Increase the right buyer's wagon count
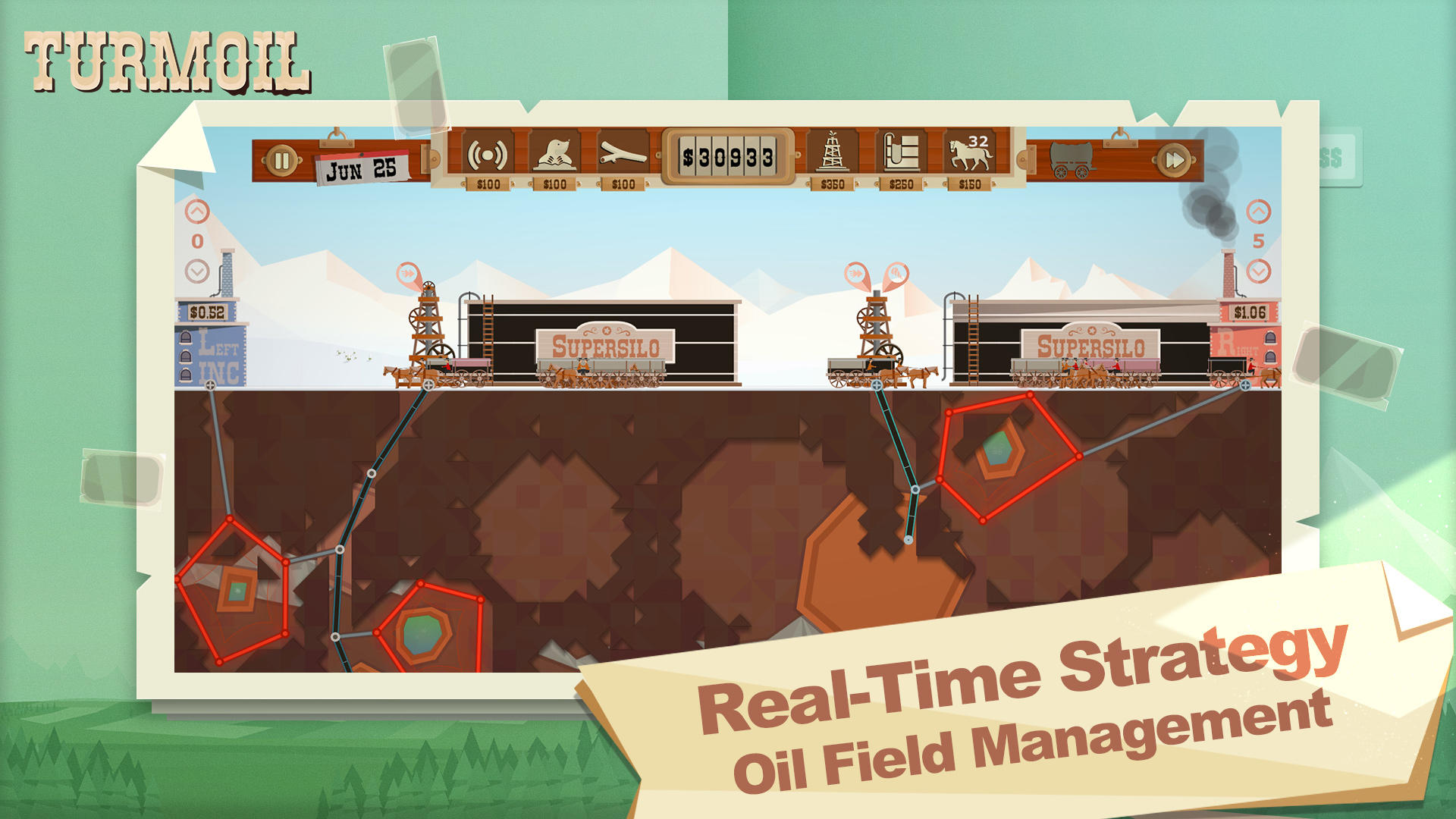The width and height of the screenshot is (1456, 819). 1260,209
